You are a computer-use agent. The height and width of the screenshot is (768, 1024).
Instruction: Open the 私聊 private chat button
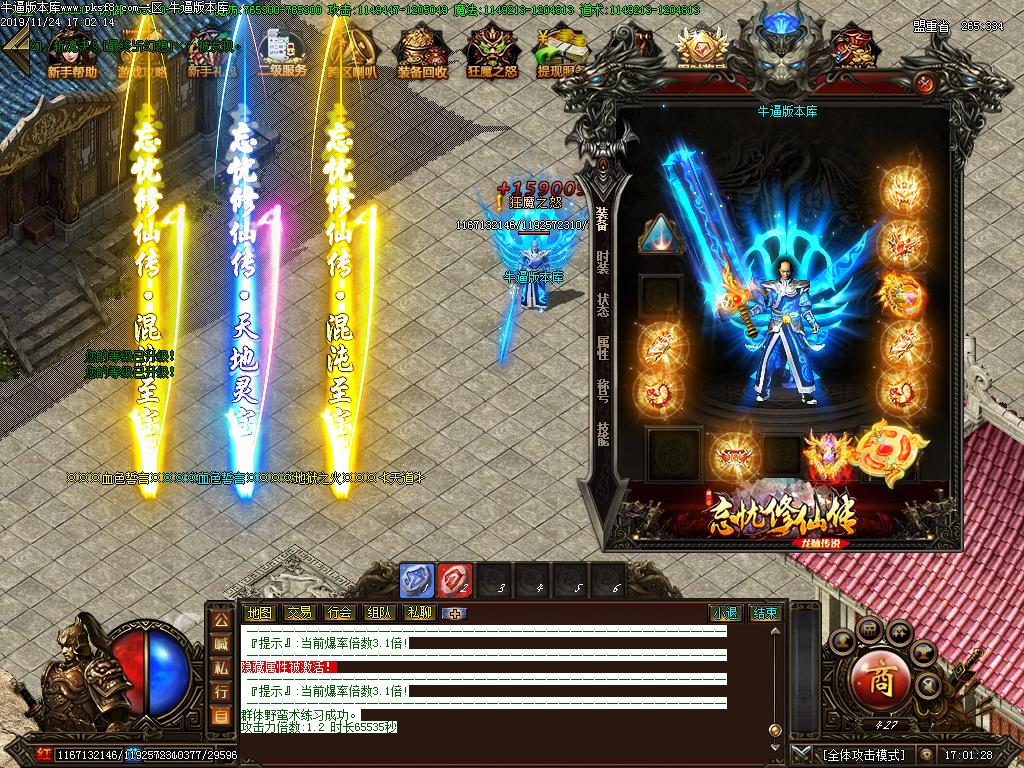click(419, 613)
